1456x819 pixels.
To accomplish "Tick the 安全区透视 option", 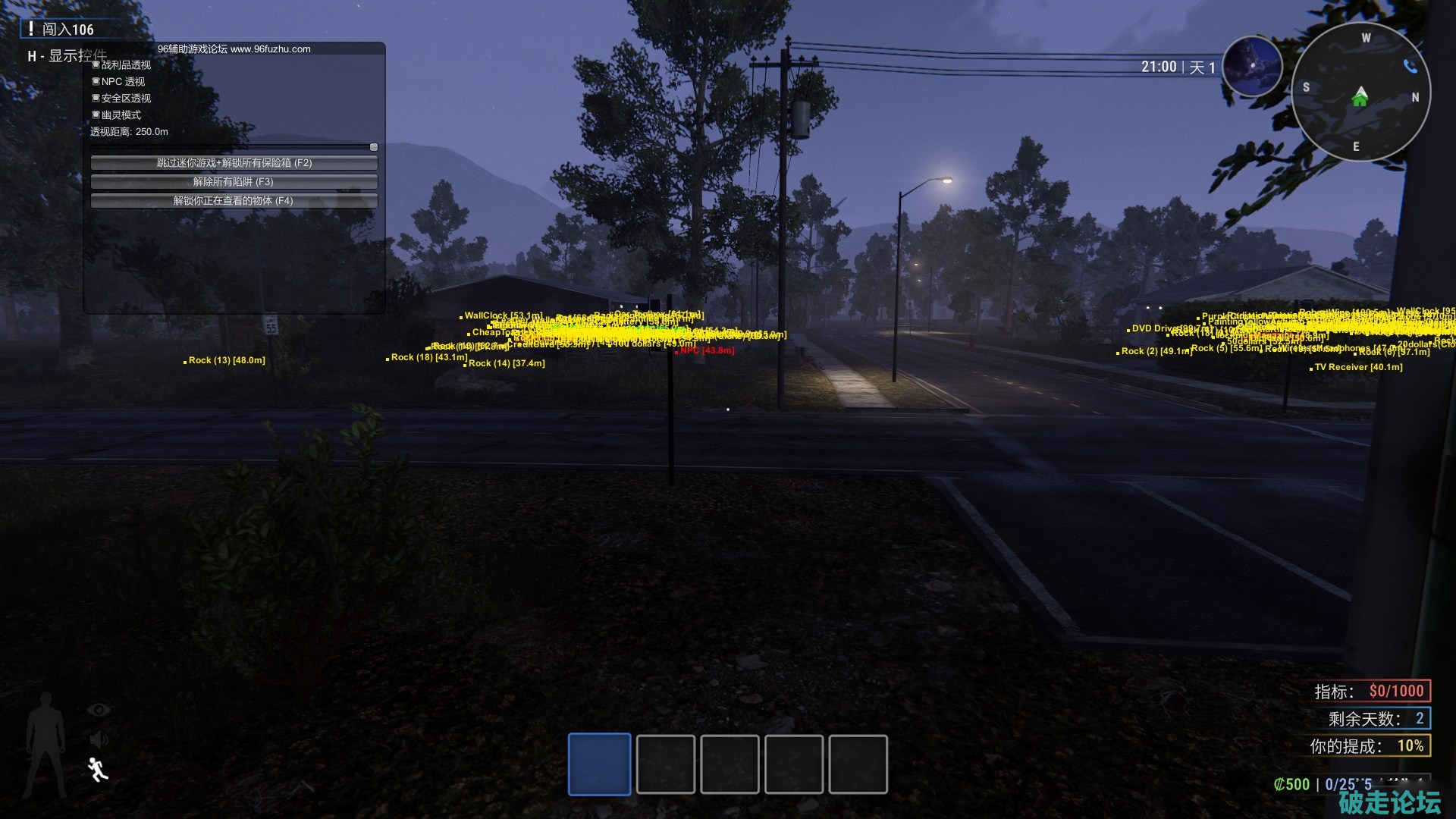I will (x=96, y=99).
